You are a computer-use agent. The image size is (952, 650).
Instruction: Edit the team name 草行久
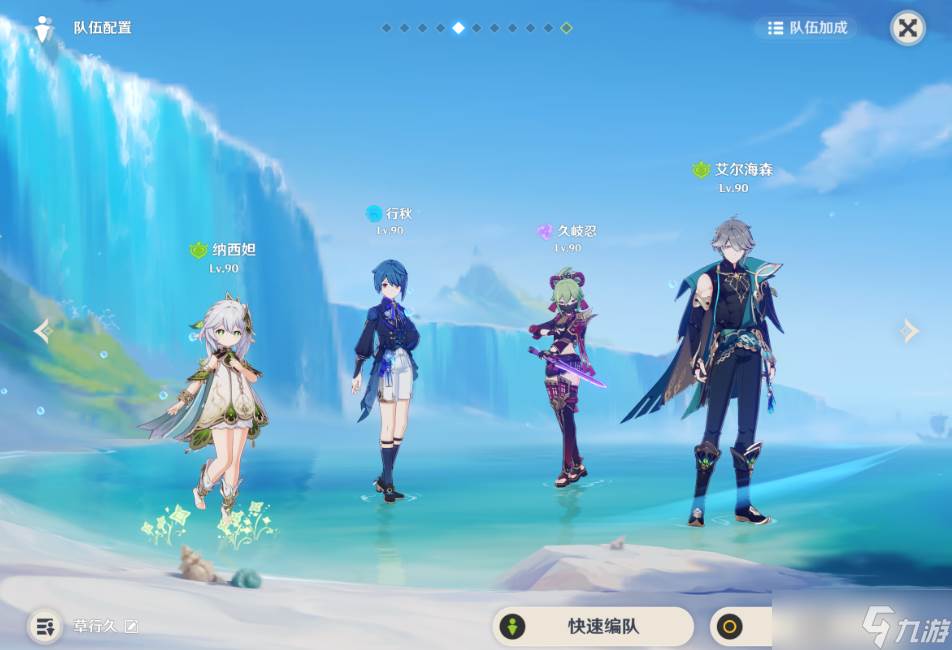pyautogui.click(x=131, y=627)
